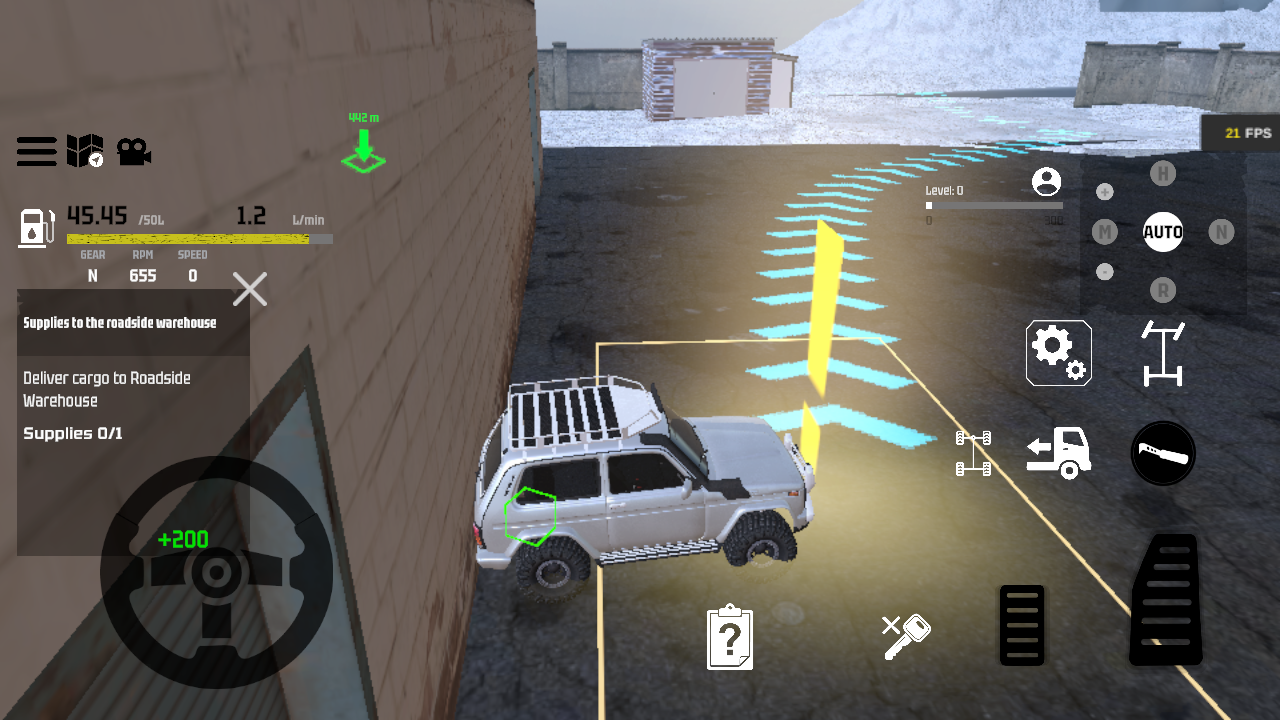Toggle the small differential lock icon
This screenshot has height=720, width=1280.
click(973, 452)
